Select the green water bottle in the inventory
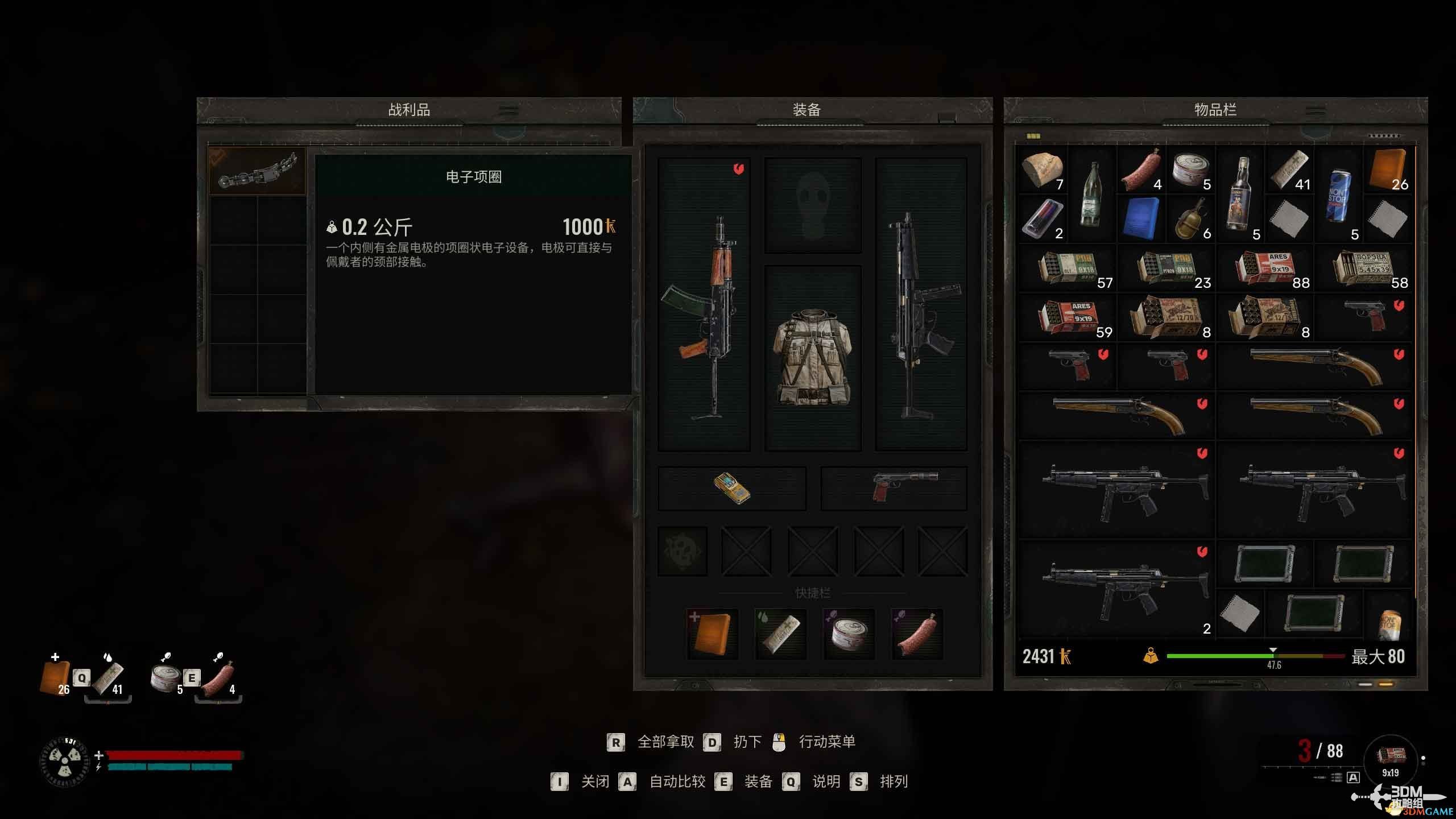The width and height of the screenshot is (1456, 819). [1092, 195]
